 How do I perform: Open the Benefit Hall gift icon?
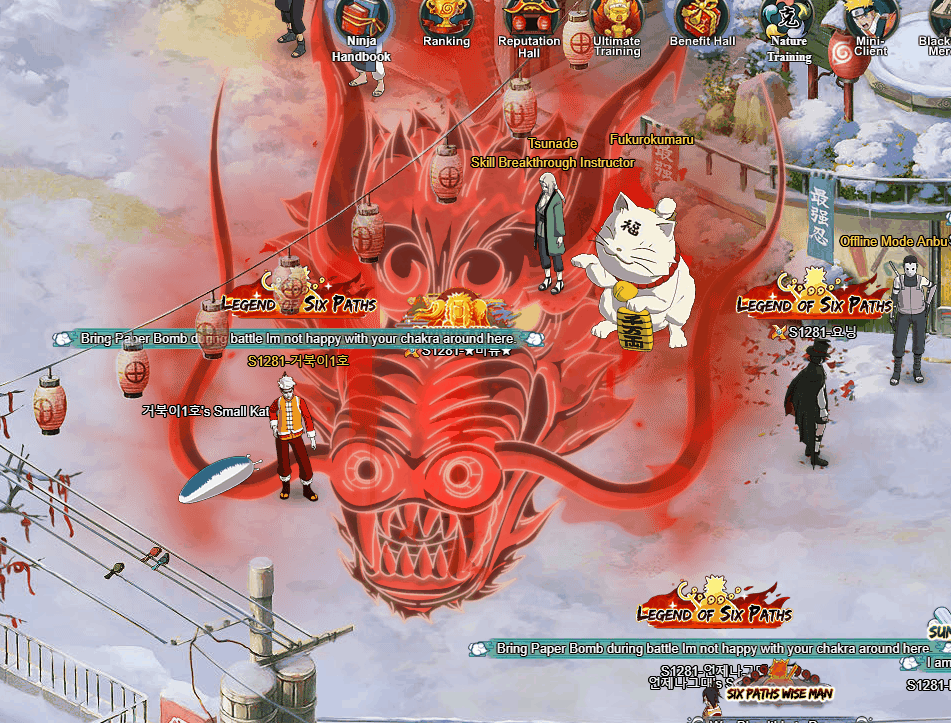pyautogui.click(x=703, y=17)
